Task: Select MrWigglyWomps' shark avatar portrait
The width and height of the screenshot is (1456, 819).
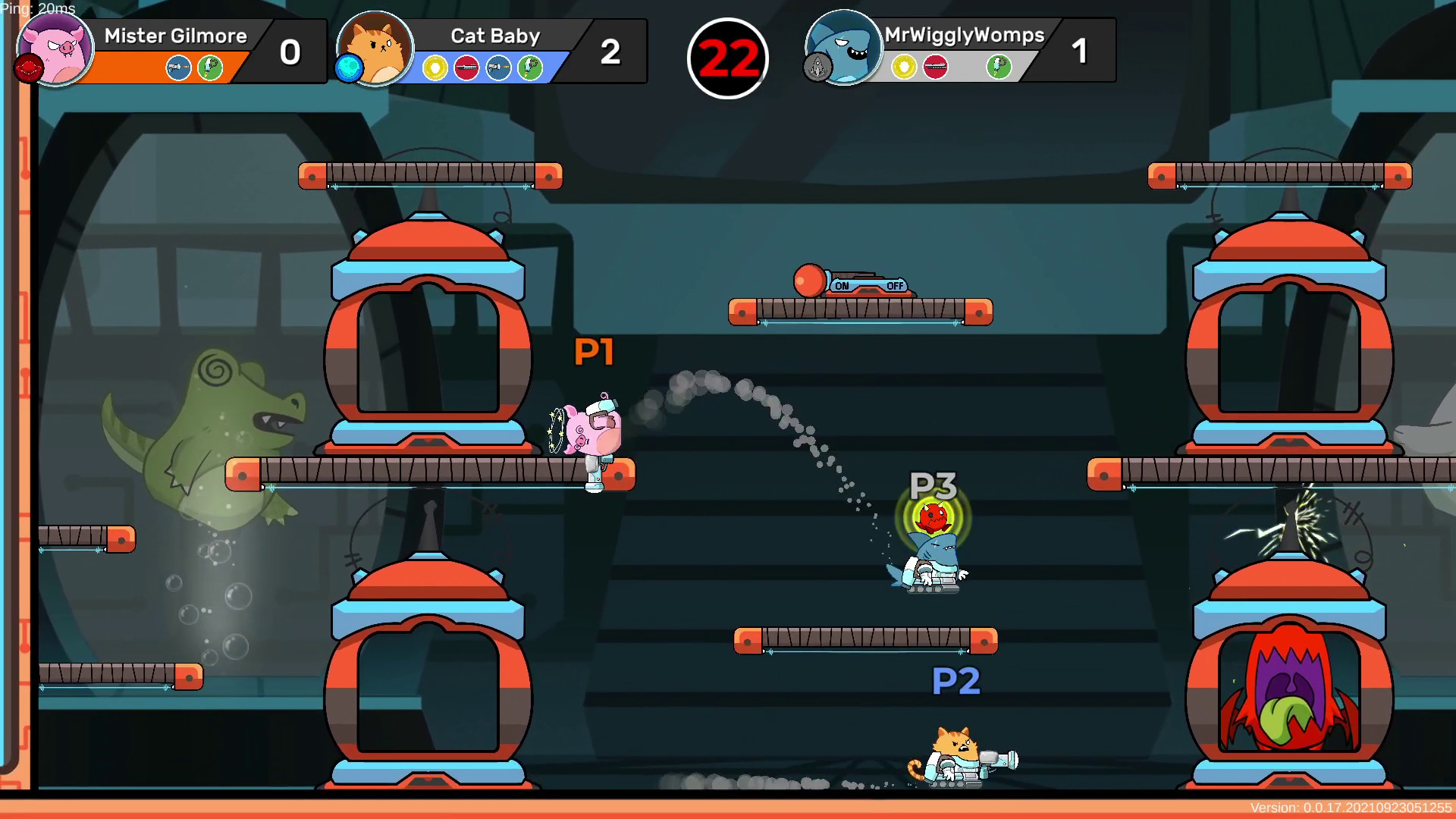Action: coord(843,49)
